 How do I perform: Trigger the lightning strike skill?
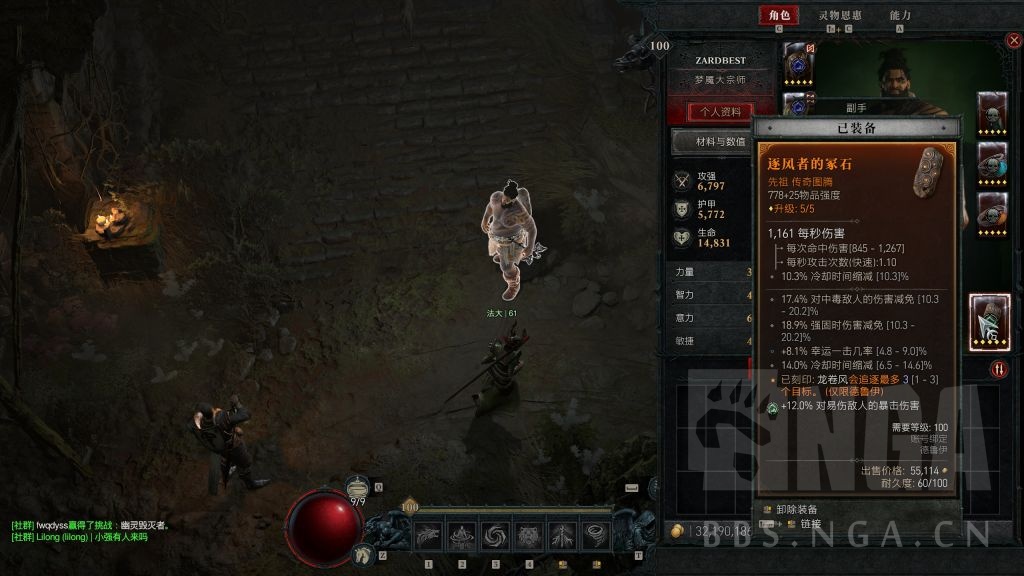(x=562, y=536)
